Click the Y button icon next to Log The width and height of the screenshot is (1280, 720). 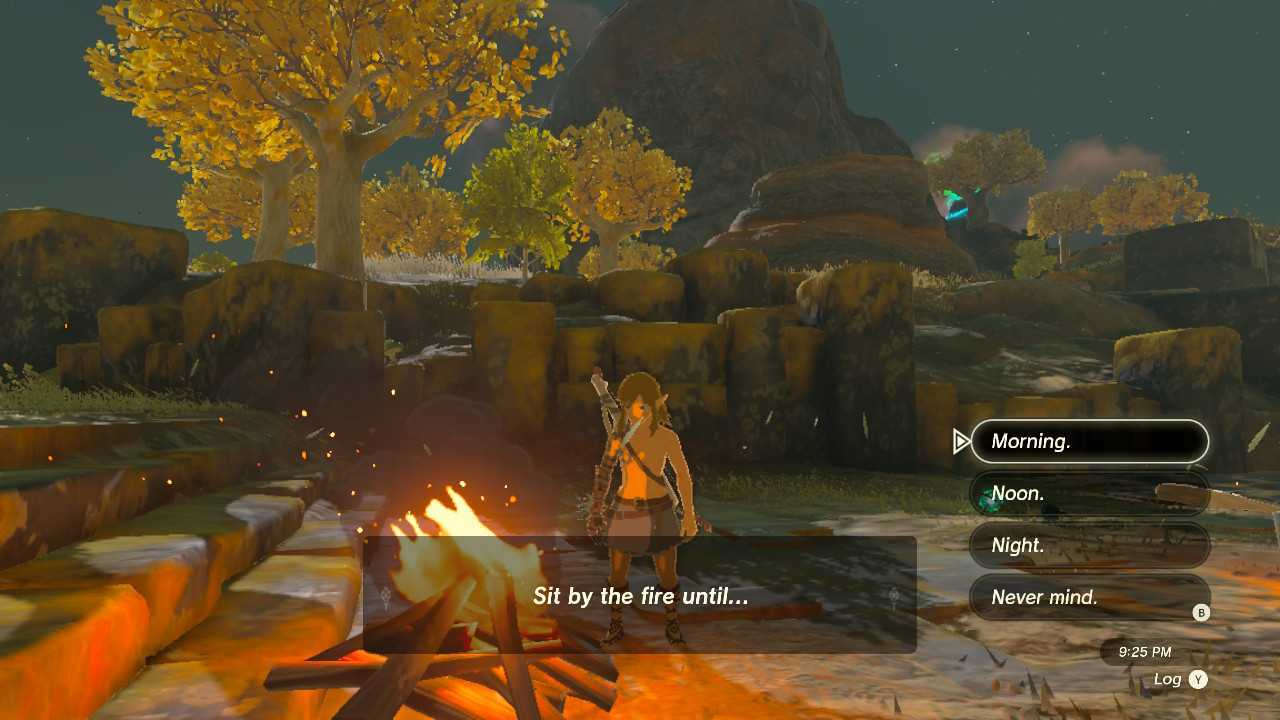pos(1198,678)
